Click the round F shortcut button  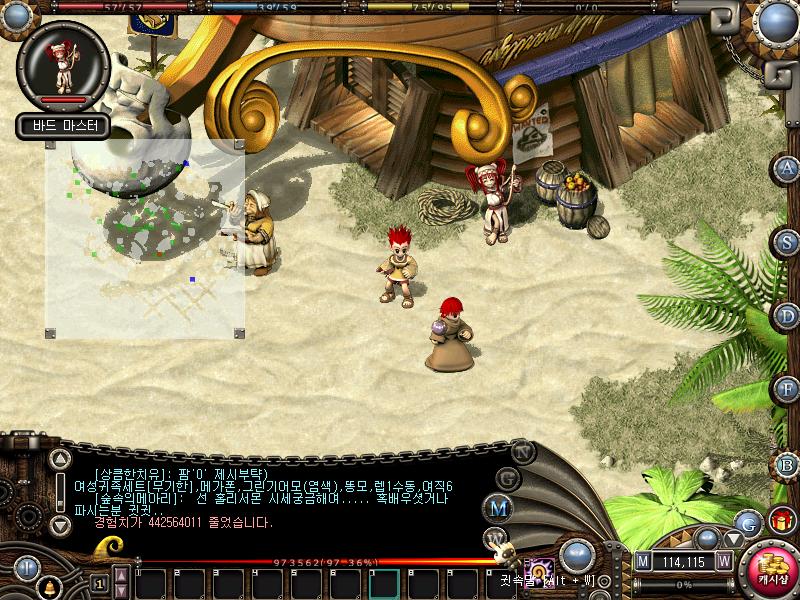click(787, 389)
